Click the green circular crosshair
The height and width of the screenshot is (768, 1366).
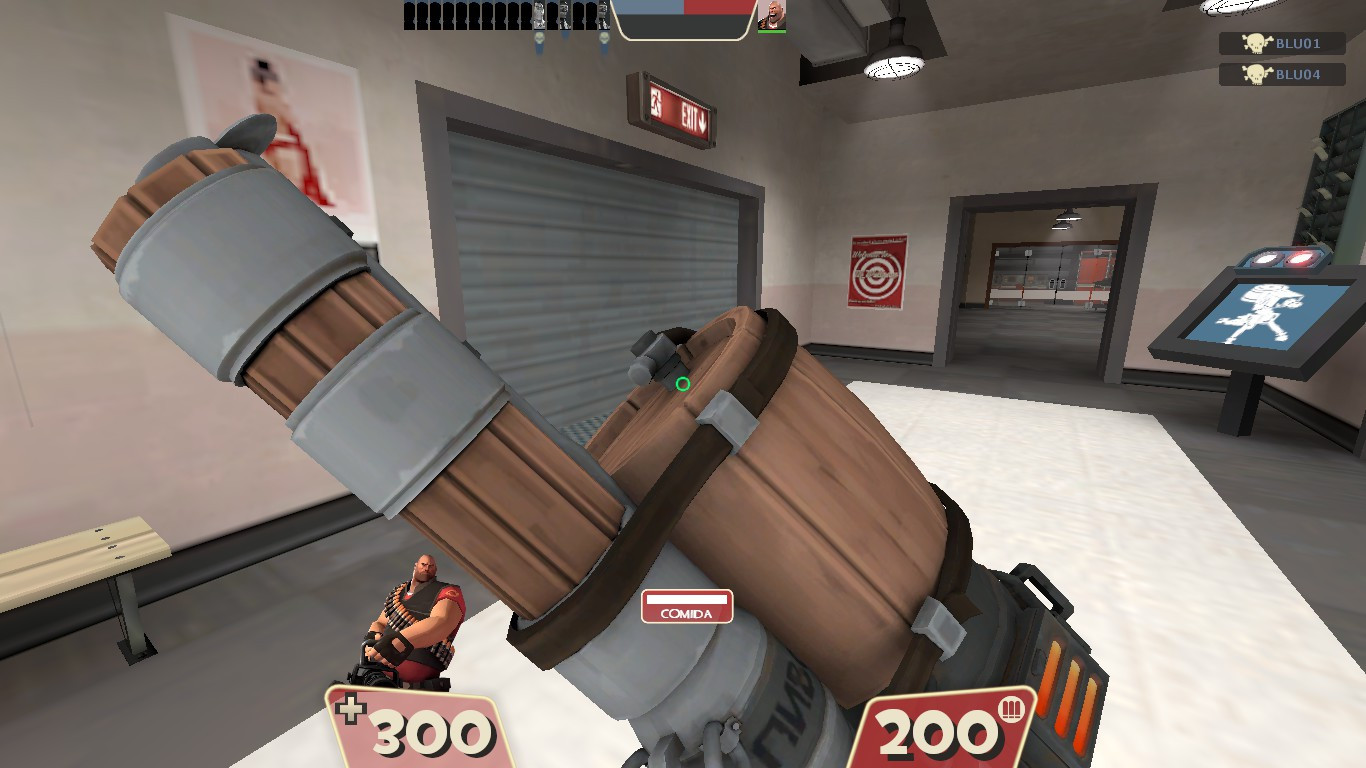[x=685, y=383]
